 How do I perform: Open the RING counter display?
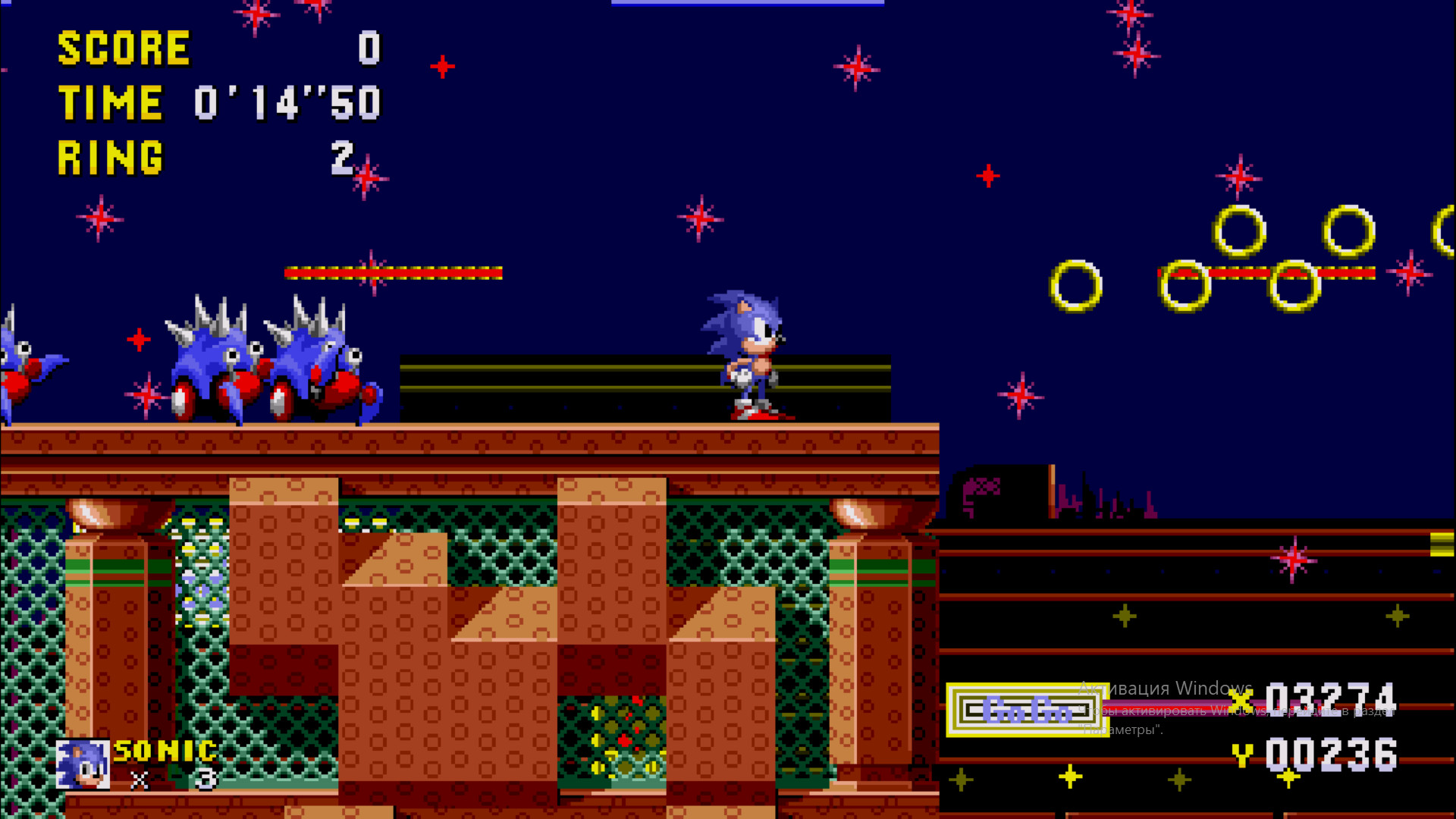point(110,157)
